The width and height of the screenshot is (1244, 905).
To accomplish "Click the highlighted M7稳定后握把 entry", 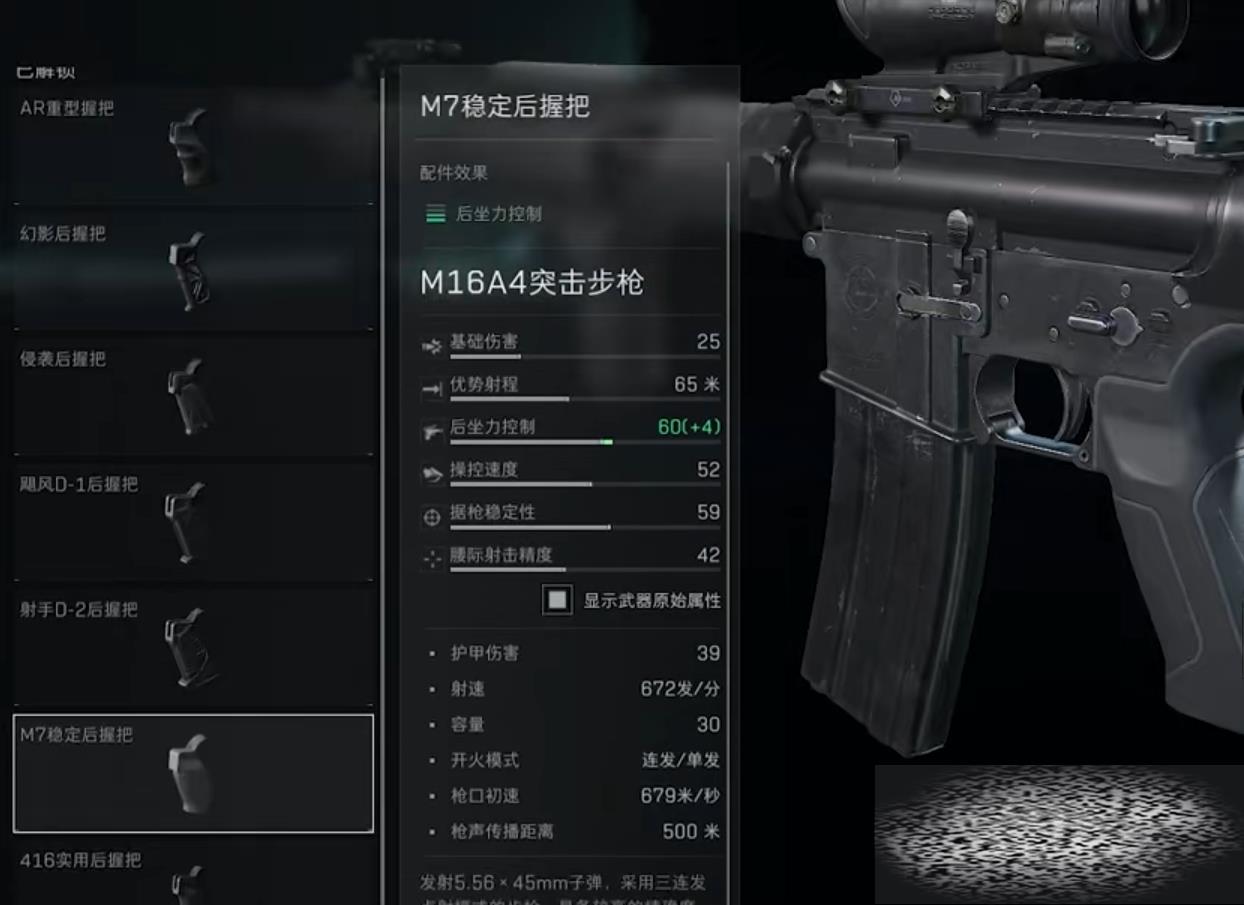I will coord(193,773).
